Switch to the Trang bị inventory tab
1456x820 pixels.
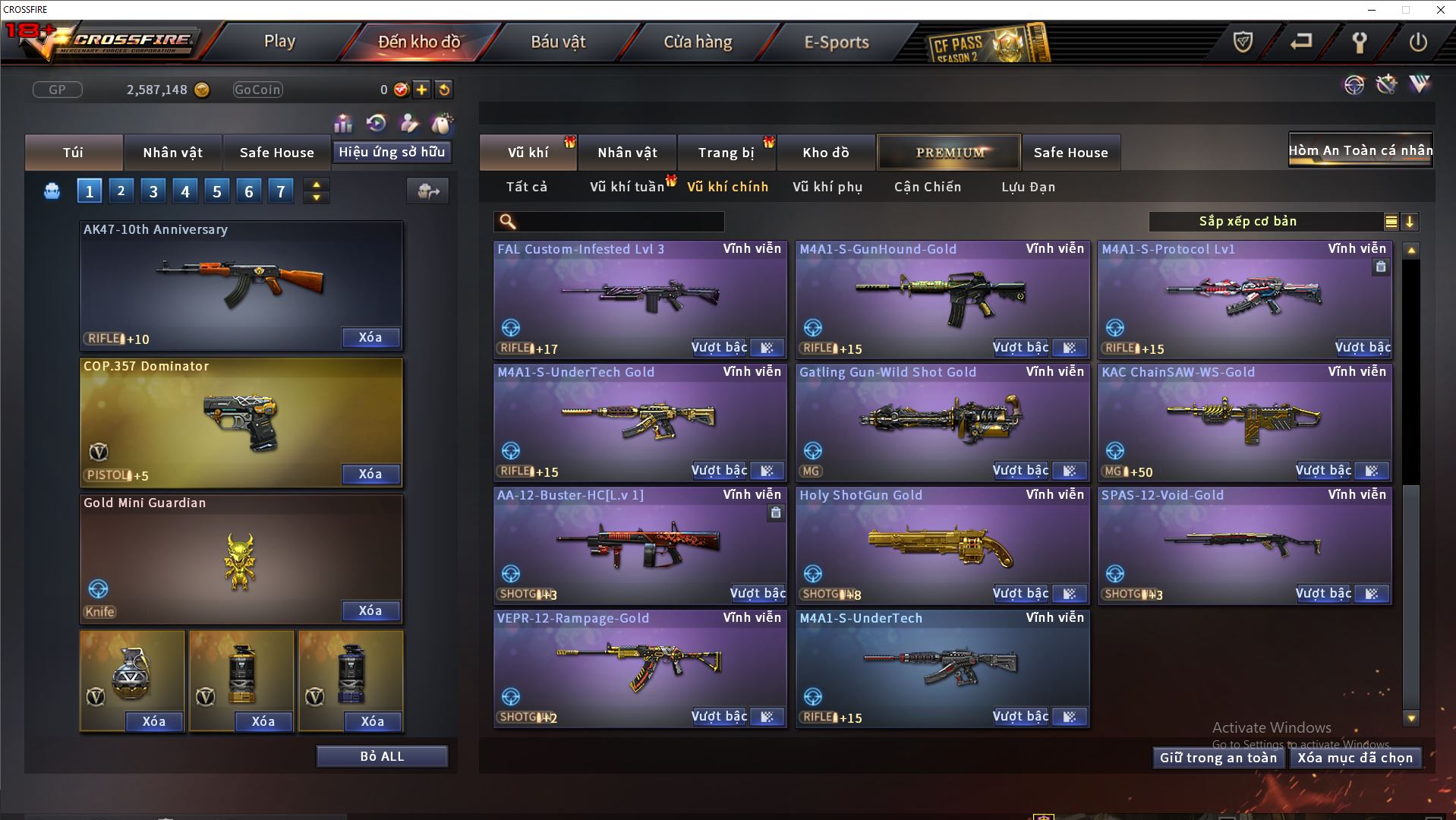[726, 153]
